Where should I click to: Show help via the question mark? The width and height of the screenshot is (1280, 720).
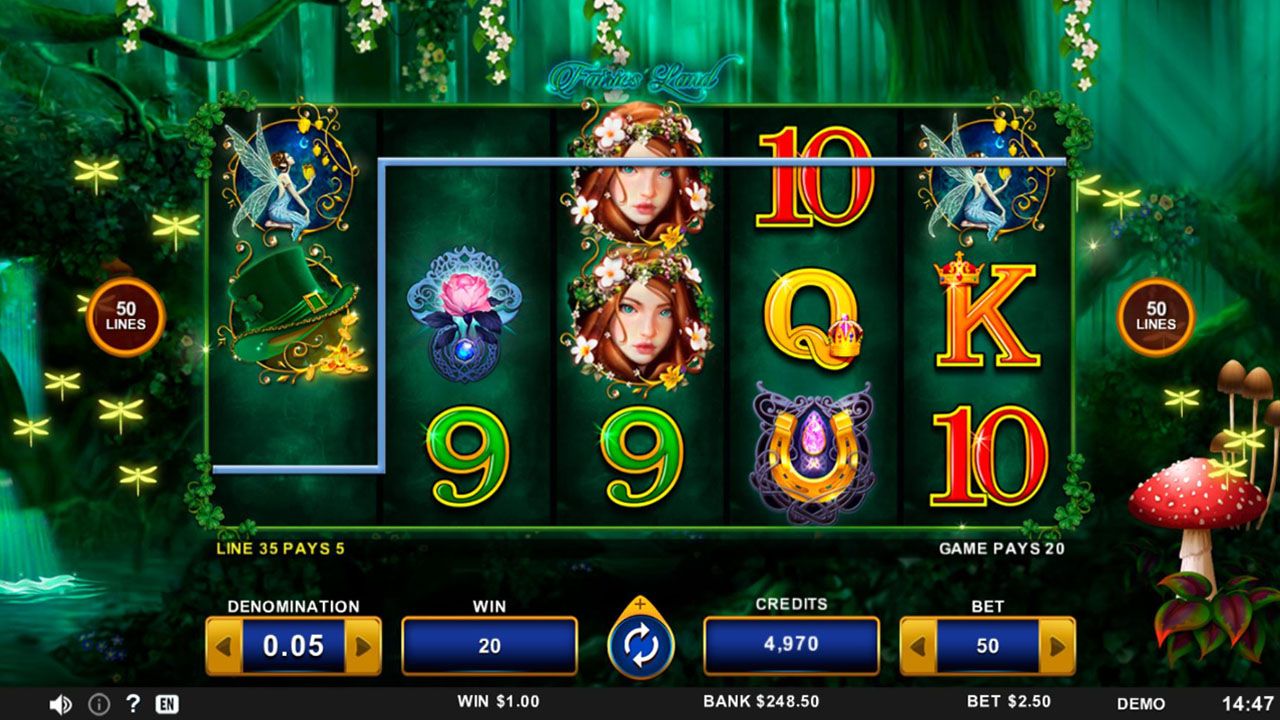pos(132,703)
